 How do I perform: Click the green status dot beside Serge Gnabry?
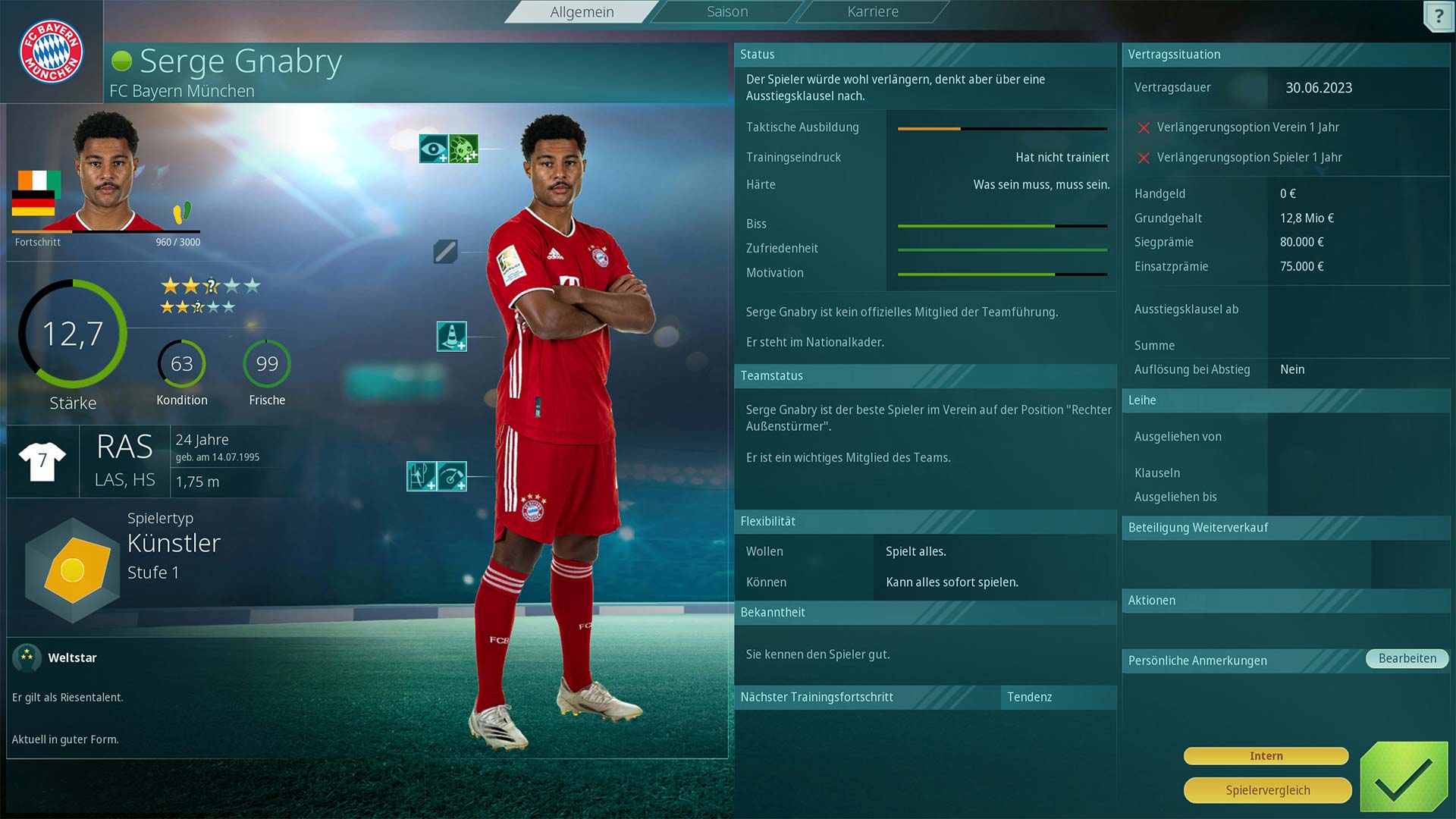[x=122, y=61]
